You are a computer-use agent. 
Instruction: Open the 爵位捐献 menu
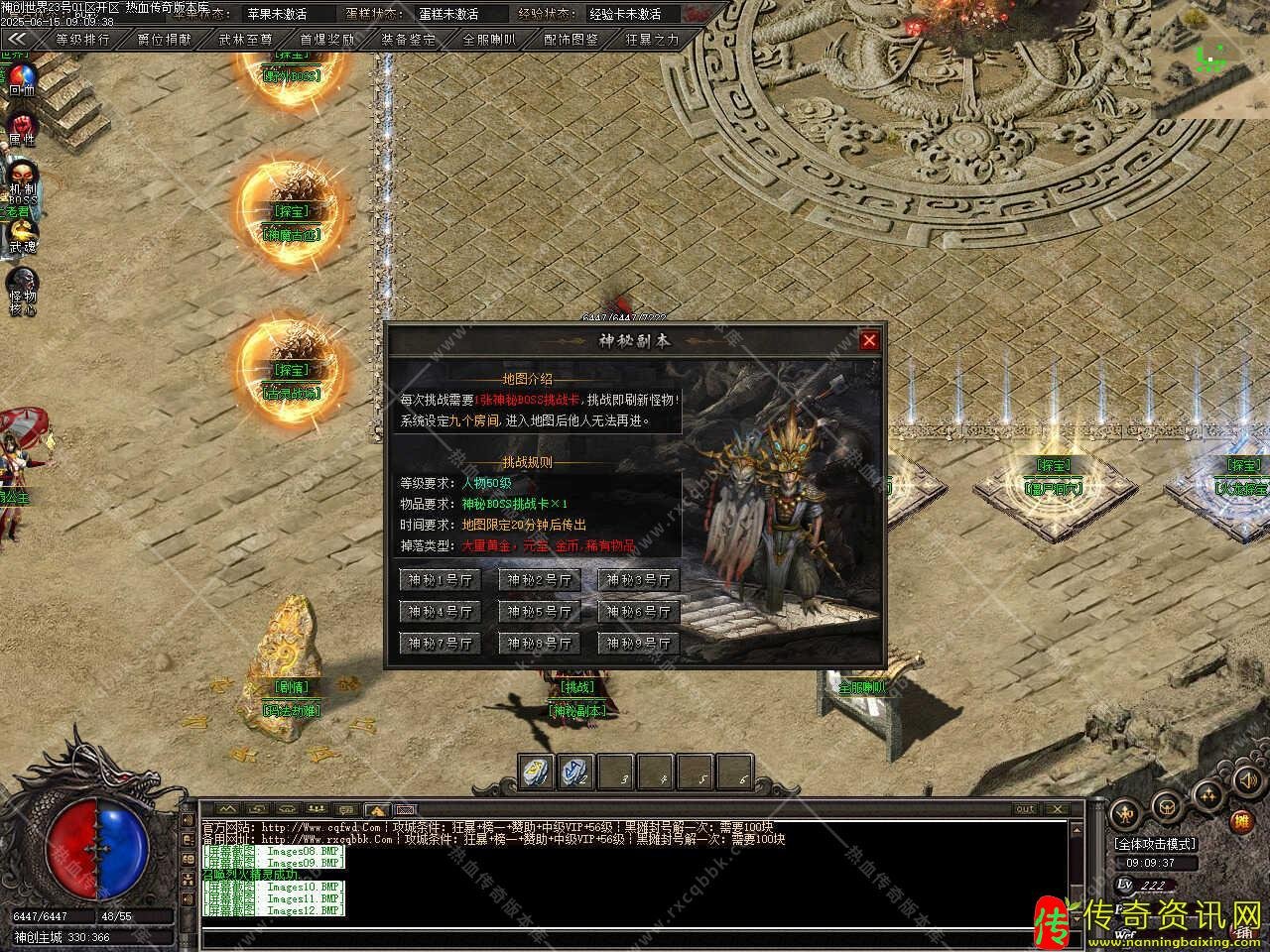pos(165,40)
